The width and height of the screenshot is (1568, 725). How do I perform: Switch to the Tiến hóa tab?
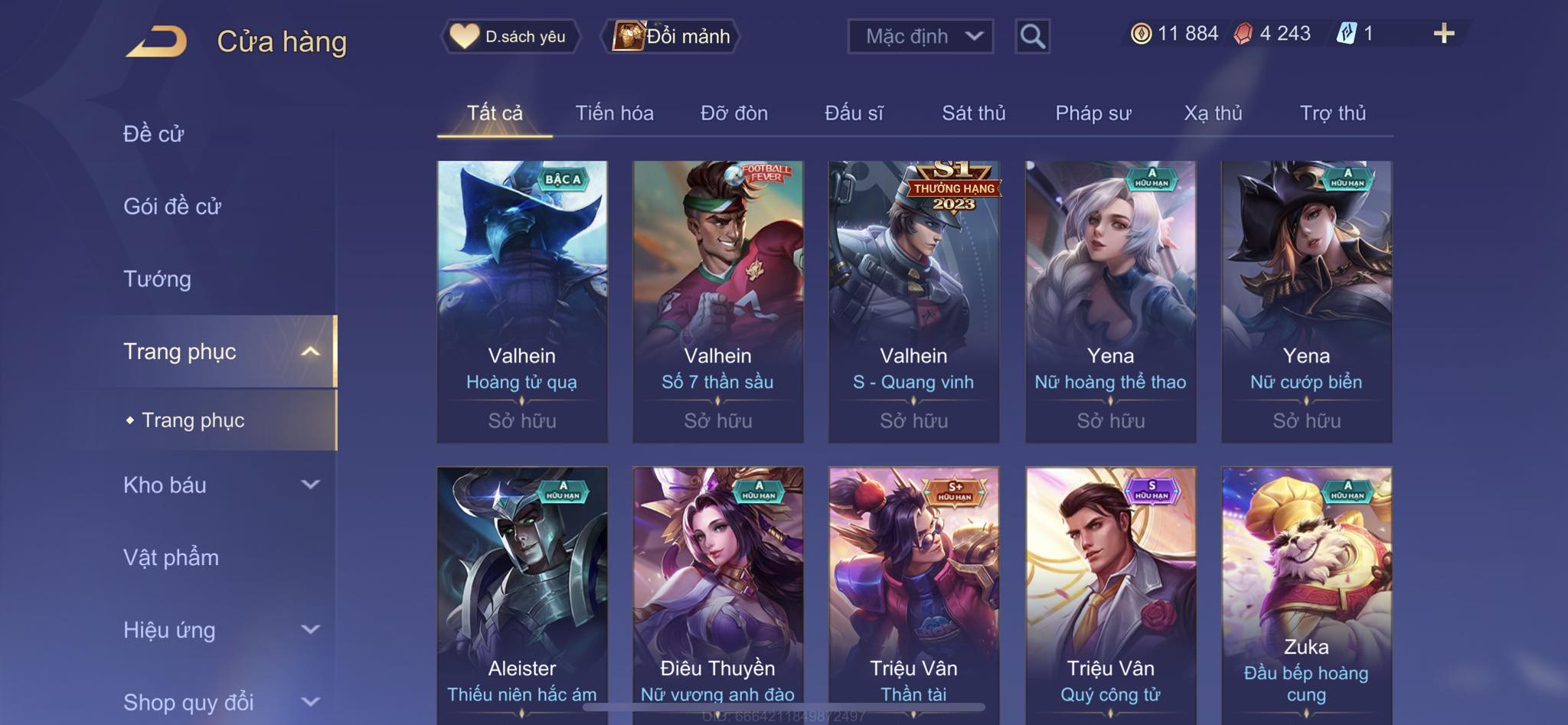(614, 113)
